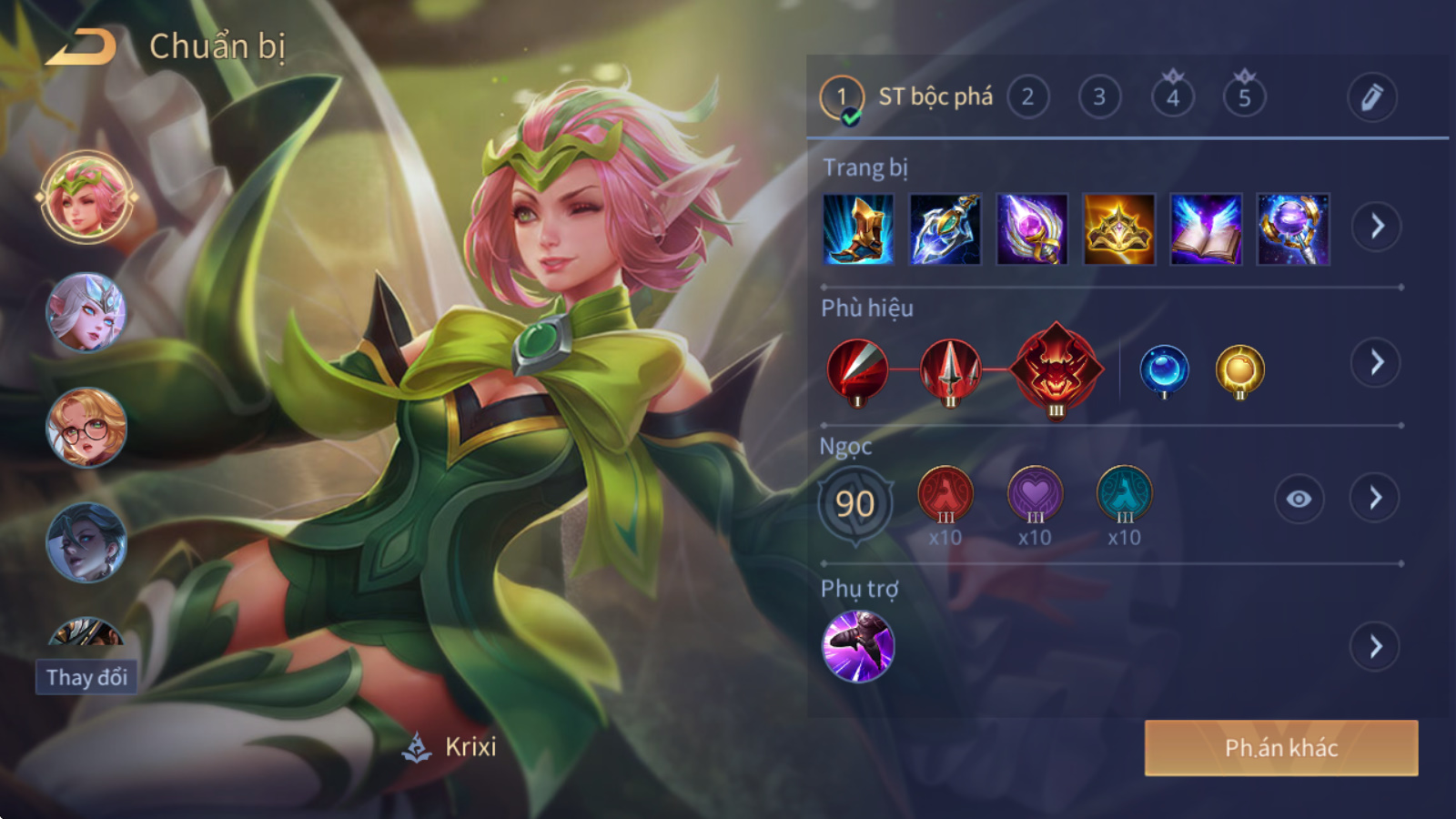Go back using the return arrow
This screenshot has width=1456, height=819.
[x=82, y=47]
